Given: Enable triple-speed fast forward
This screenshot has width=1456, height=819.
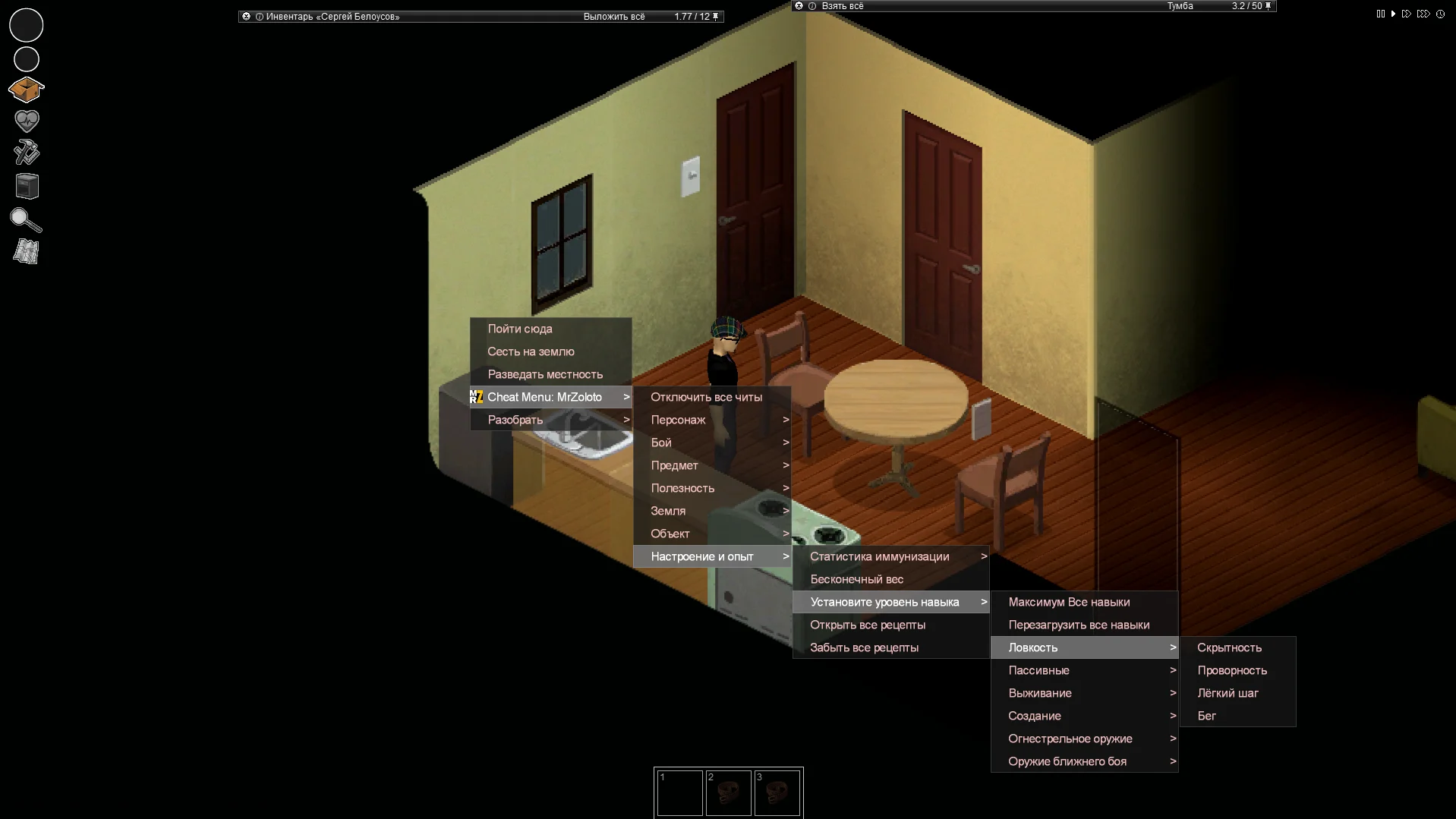Looking at the screenshot, I should click(x=1423, y=14).
